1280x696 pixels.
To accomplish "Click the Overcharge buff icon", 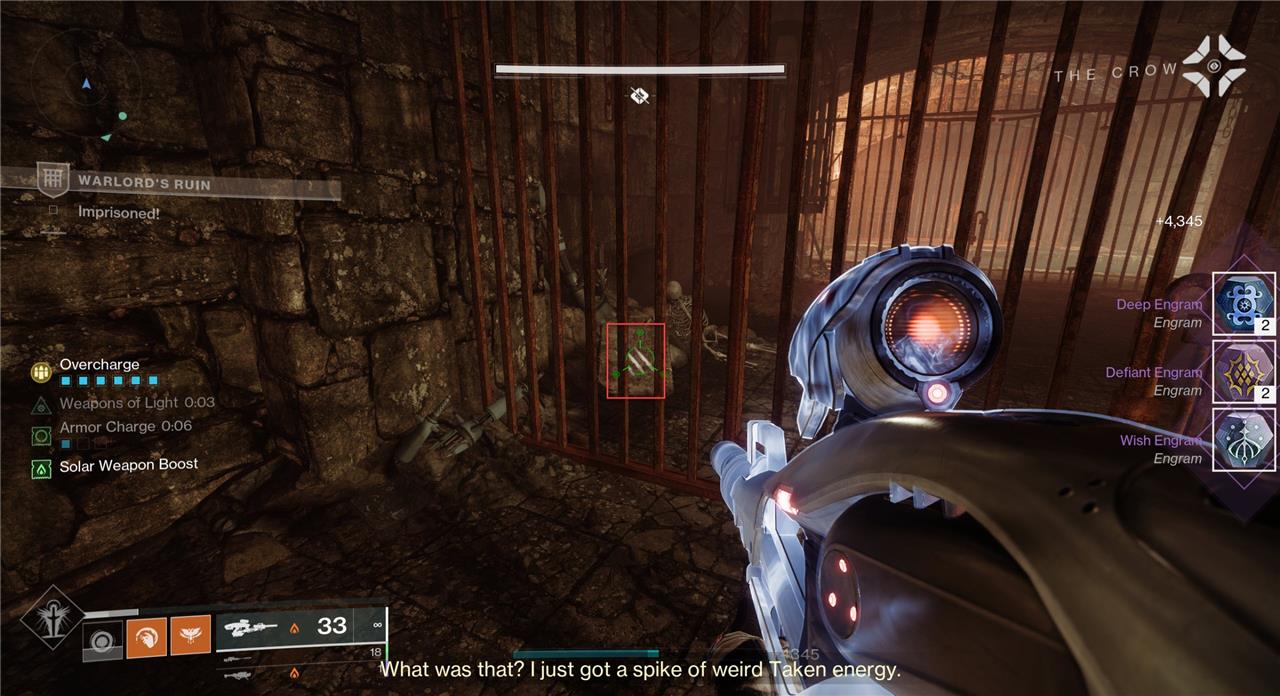I will 41,371.
